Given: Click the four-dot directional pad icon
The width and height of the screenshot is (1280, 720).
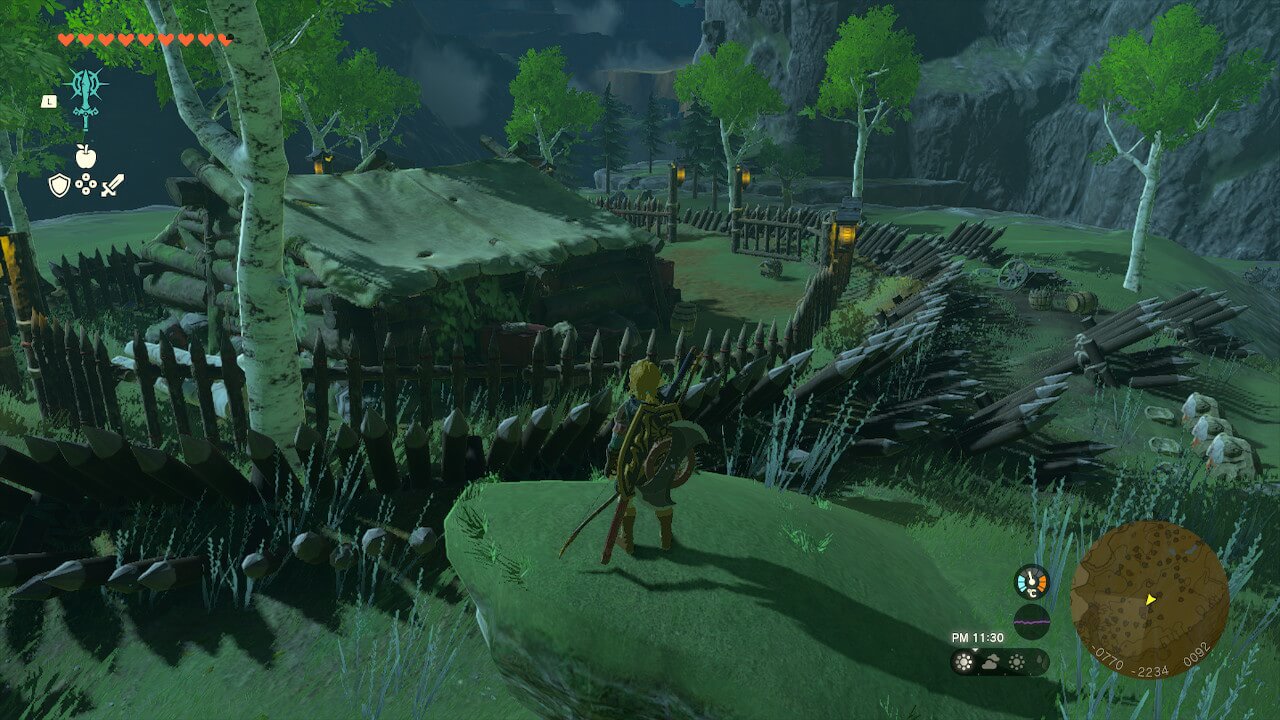Looking at the screenshot, I should click(x=85, y=184).
